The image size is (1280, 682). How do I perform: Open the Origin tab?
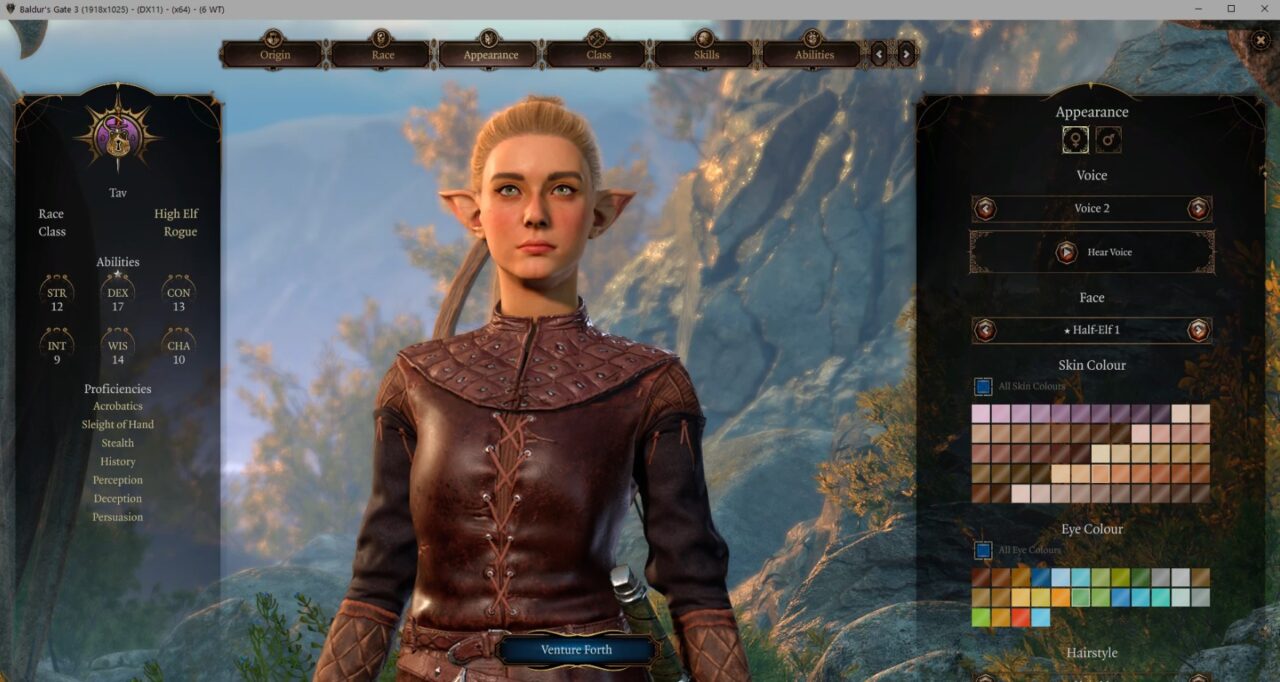click(273, 54)
